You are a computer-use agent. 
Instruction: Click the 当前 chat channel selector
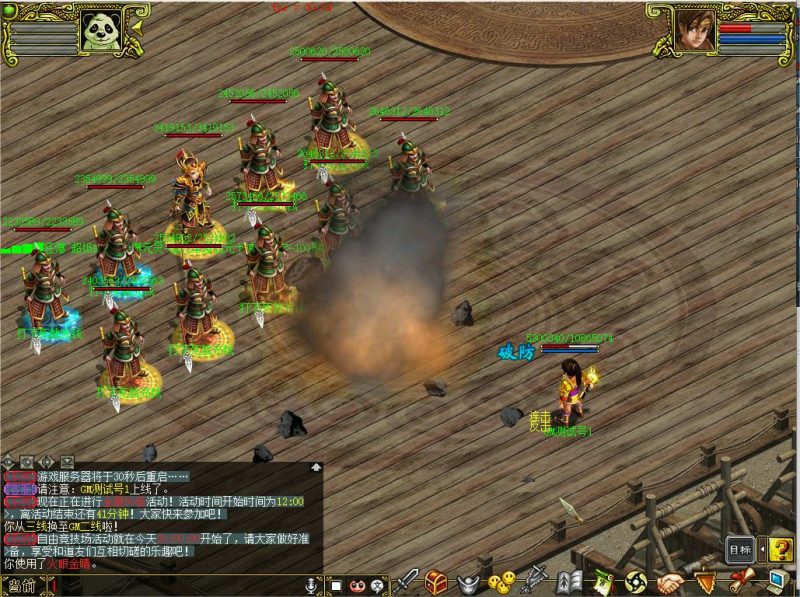click(21, 587)
